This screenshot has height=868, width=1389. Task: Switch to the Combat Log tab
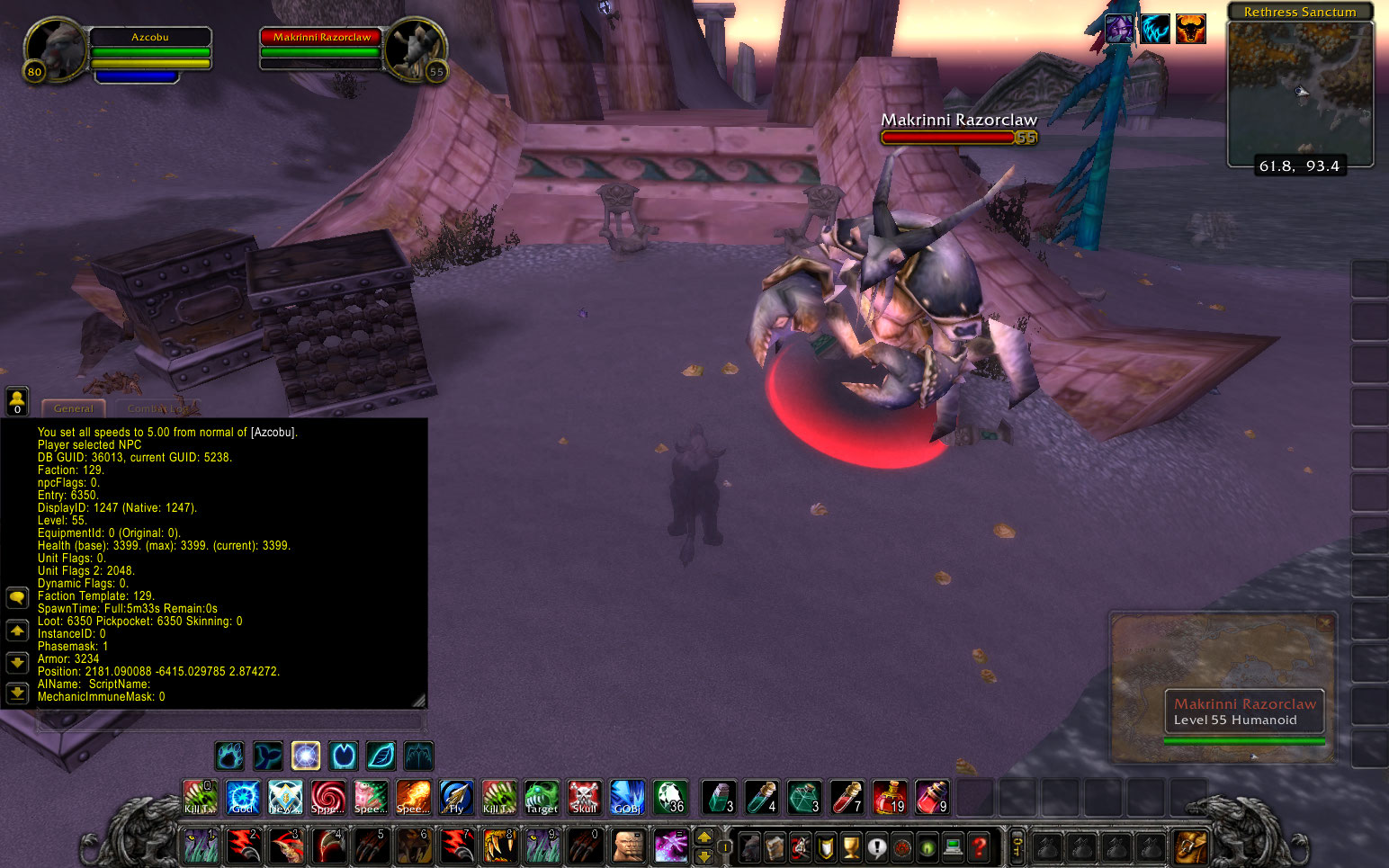tap(158, 407)
